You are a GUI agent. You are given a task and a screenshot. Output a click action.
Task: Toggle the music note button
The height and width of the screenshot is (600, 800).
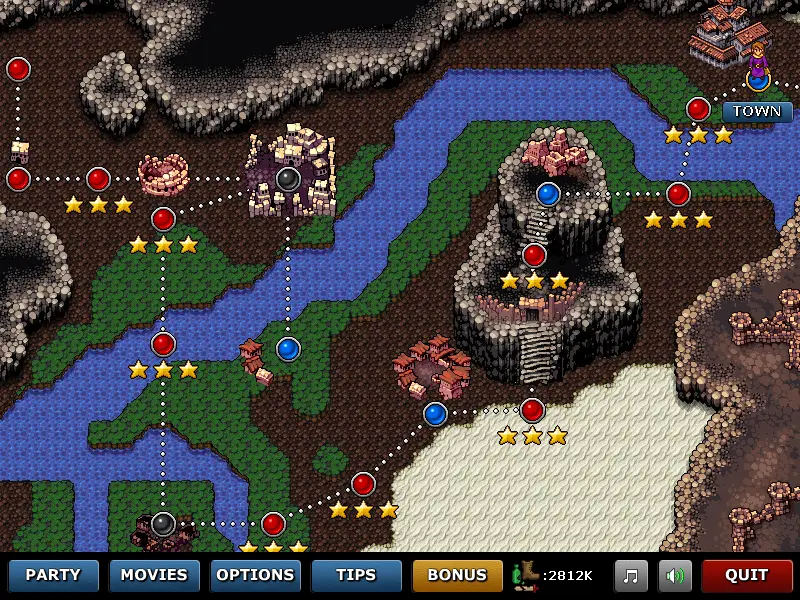click(631, 575)
